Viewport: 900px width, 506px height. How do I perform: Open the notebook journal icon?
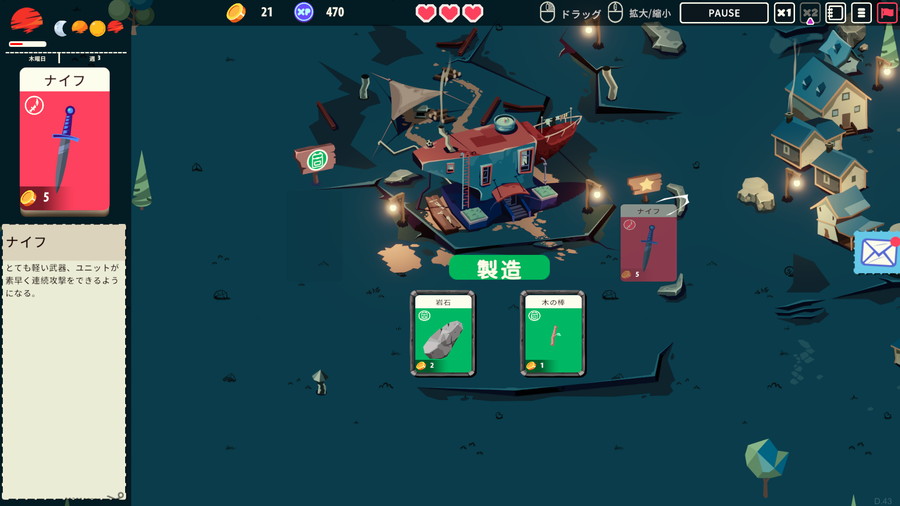[836, 13]
